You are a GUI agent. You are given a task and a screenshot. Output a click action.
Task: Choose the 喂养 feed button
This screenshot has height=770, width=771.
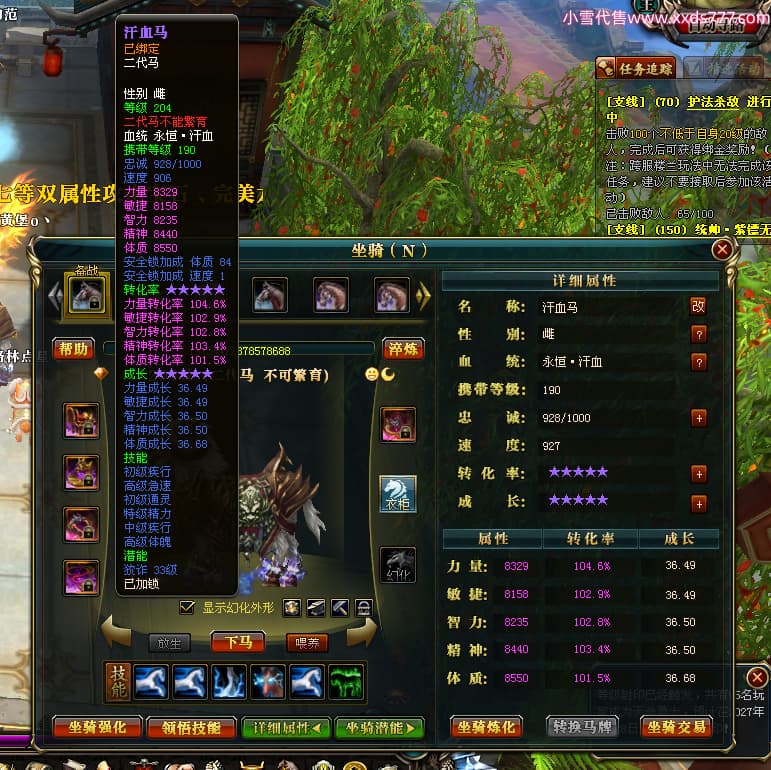(305, 642)
